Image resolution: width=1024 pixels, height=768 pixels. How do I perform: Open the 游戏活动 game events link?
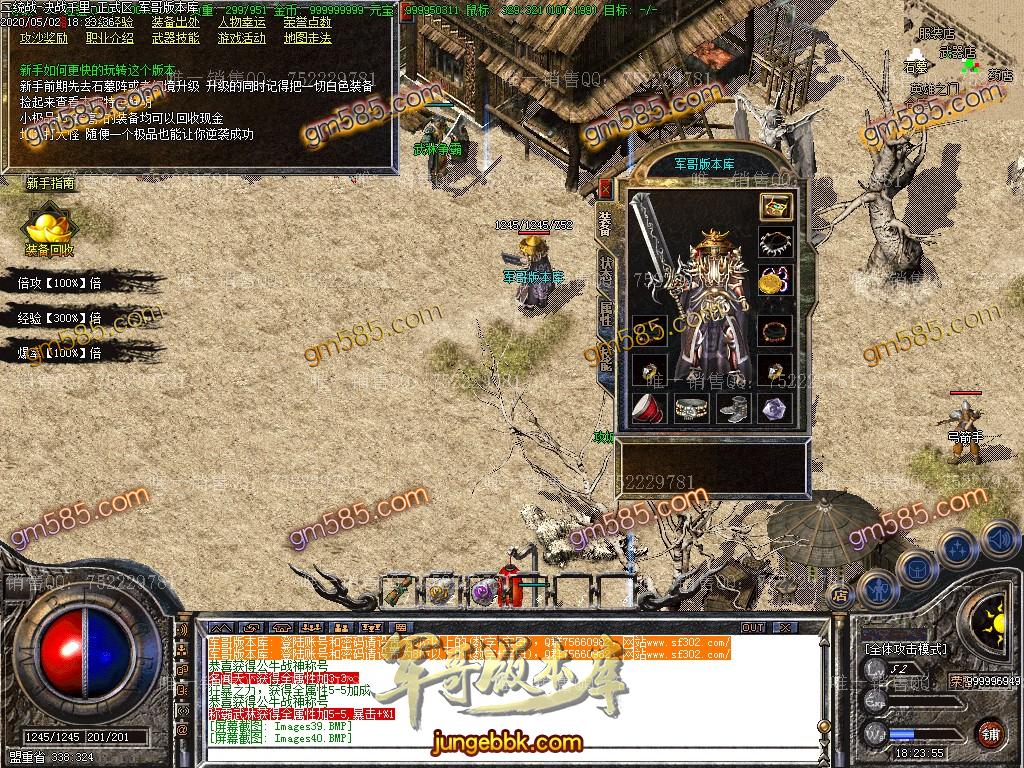click(x=242, y=39)
